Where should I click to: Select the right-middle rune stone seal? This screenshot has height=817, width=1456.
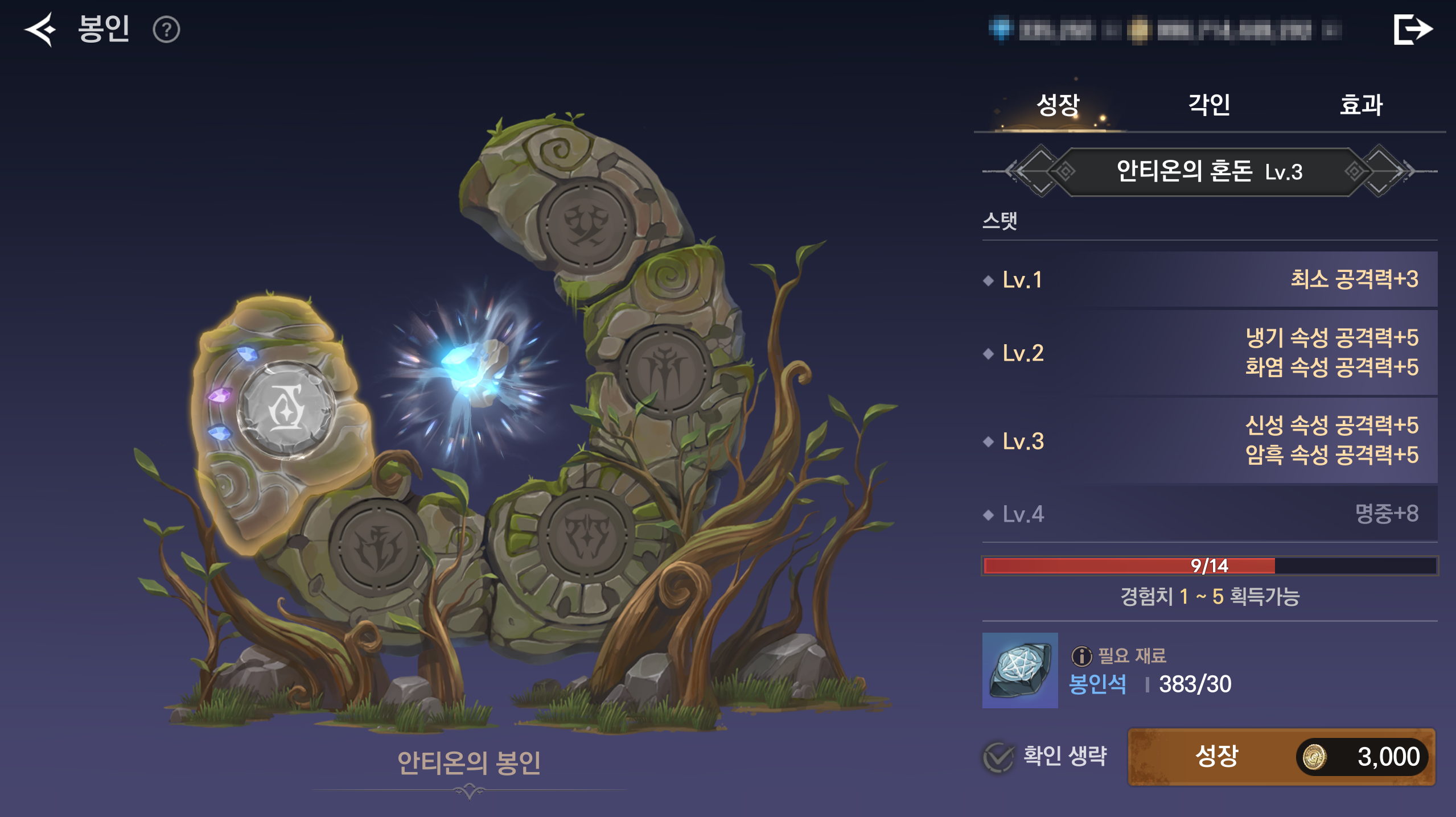pyautogui.click(x=665, y=371)
